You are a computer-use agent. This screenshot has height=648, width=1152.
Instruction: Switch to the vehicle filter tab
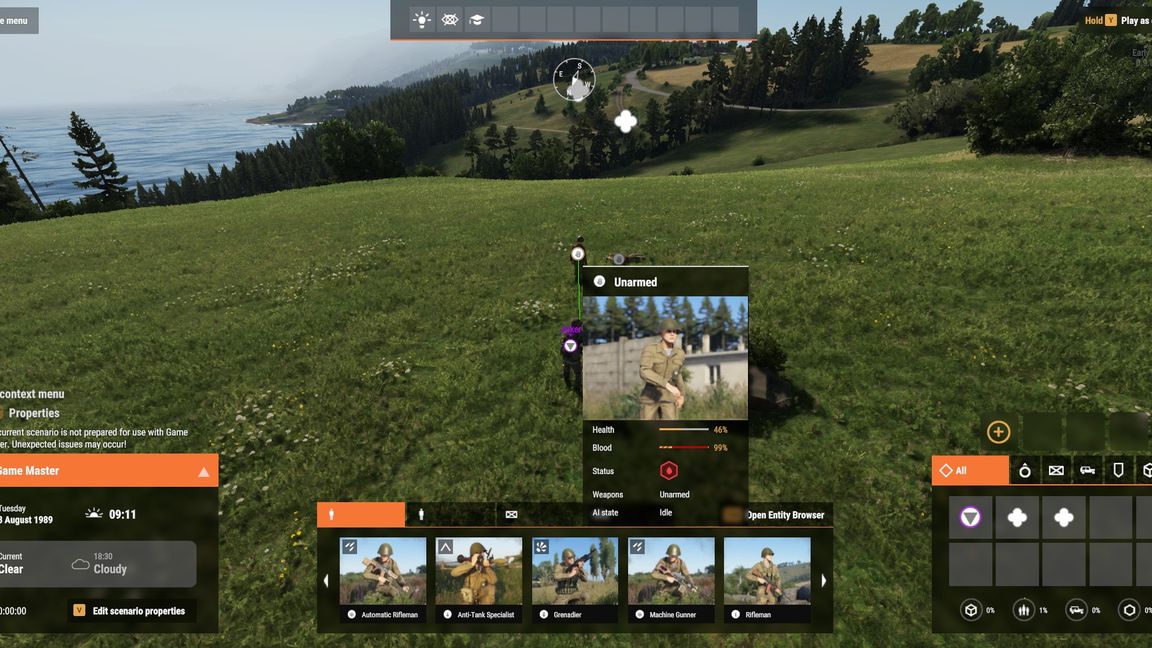tap(1087, 471)
